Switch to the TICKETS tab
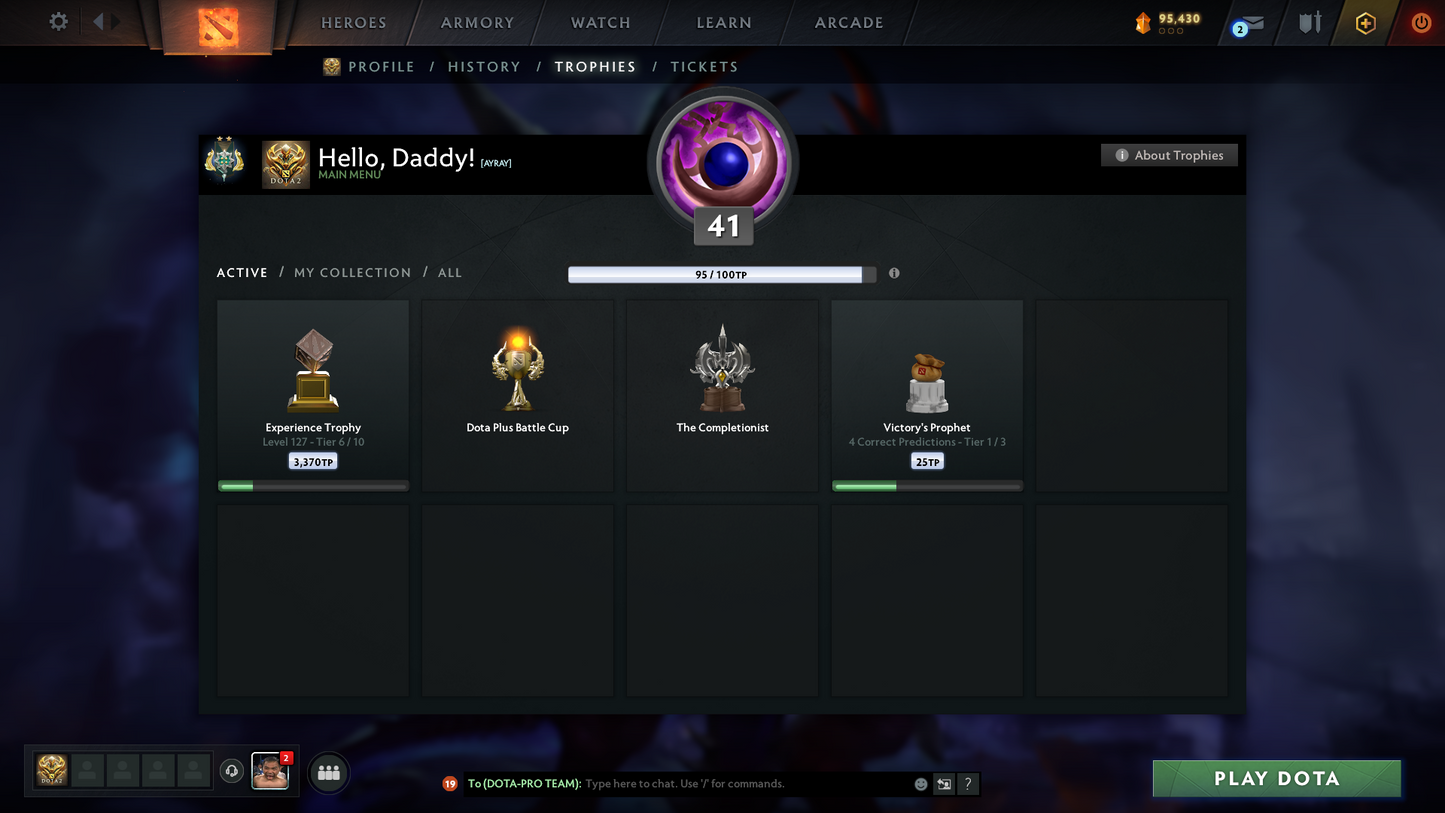Viewport: 1445px width, 813px height. coord(704,66)
